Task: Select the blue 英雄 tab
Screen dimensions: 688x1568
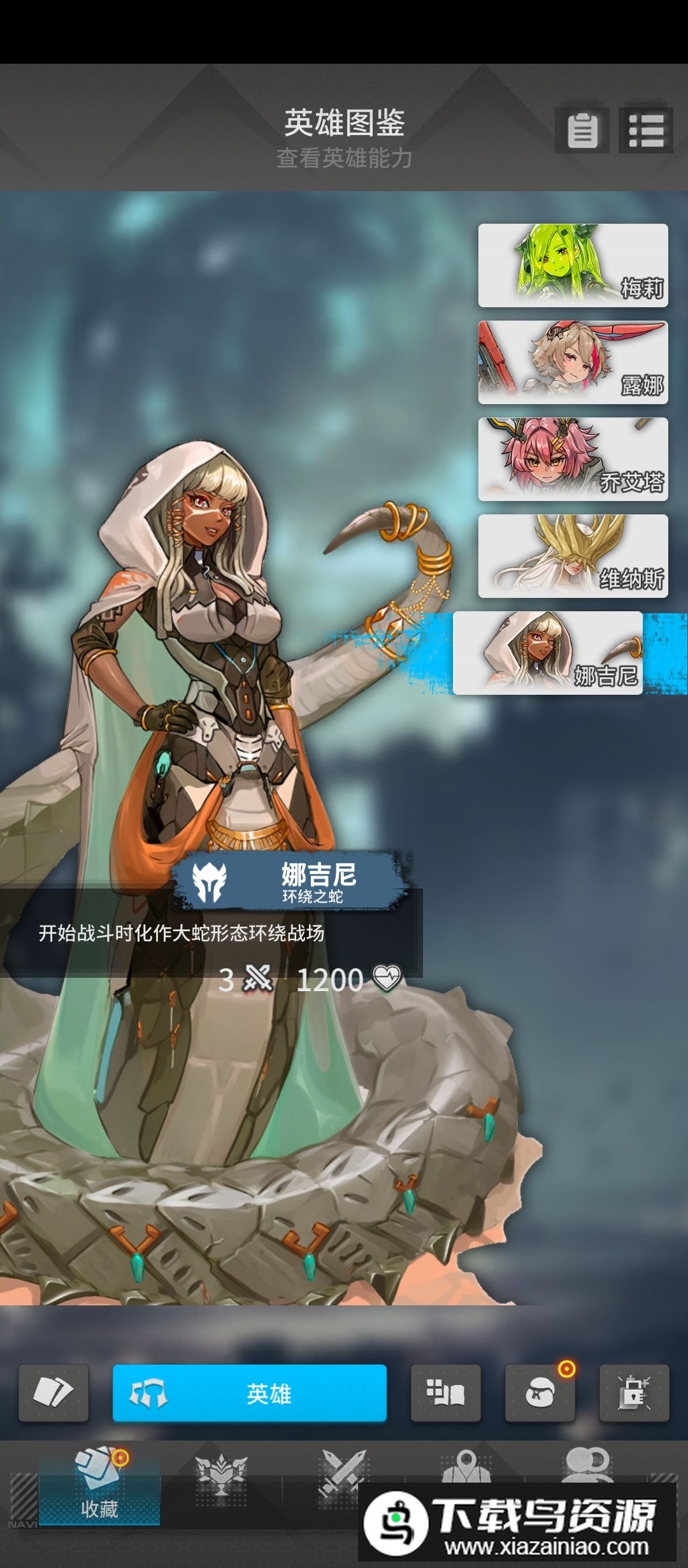Action: point(250,1393)
